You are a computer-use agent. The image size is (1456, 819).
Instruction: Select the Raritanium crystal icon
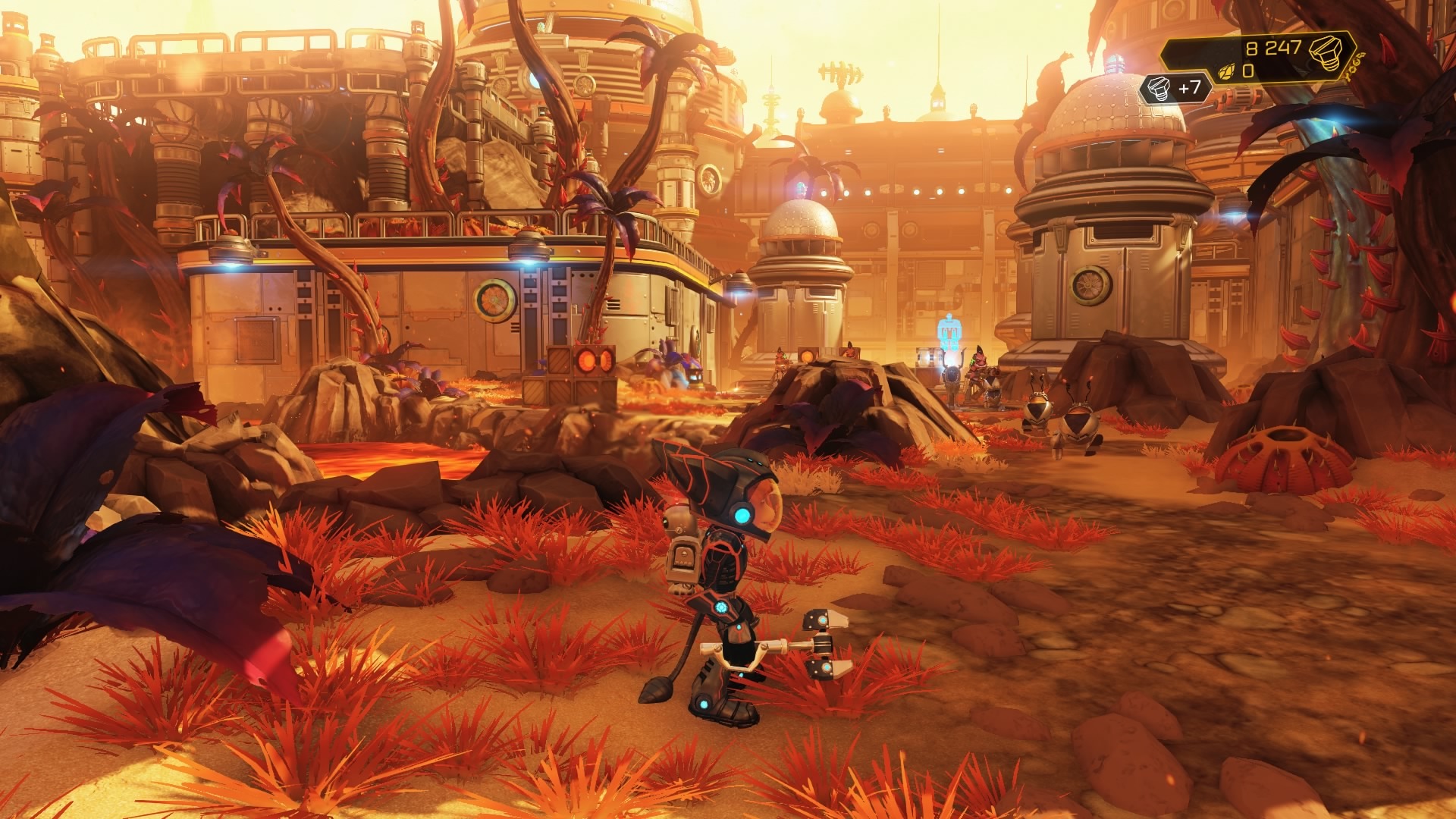click(x=1226, y=72)
